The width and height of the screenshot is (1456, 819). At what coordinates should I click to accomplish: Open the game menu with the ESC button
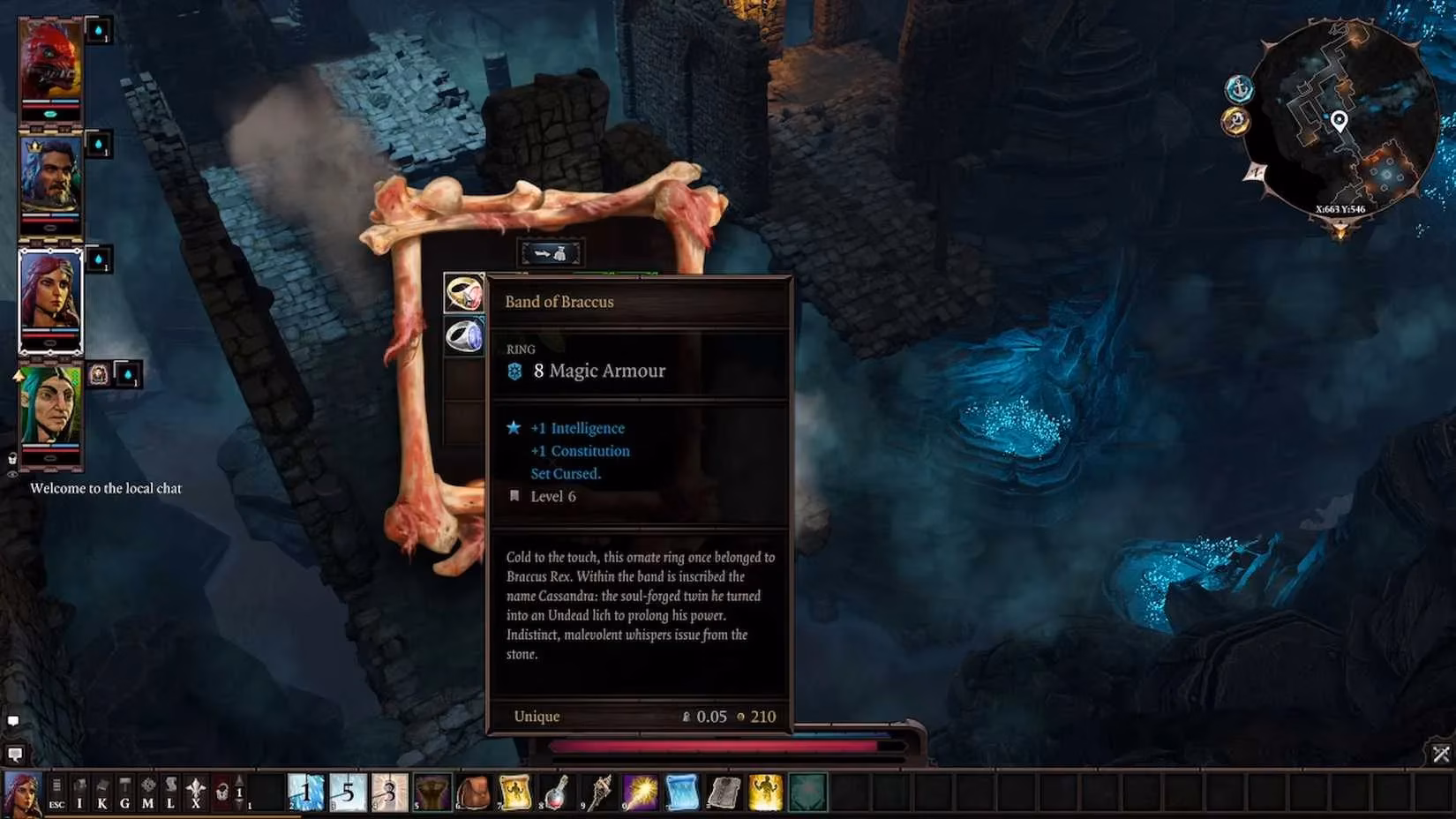pyautogui.click(x=56, y=793)
